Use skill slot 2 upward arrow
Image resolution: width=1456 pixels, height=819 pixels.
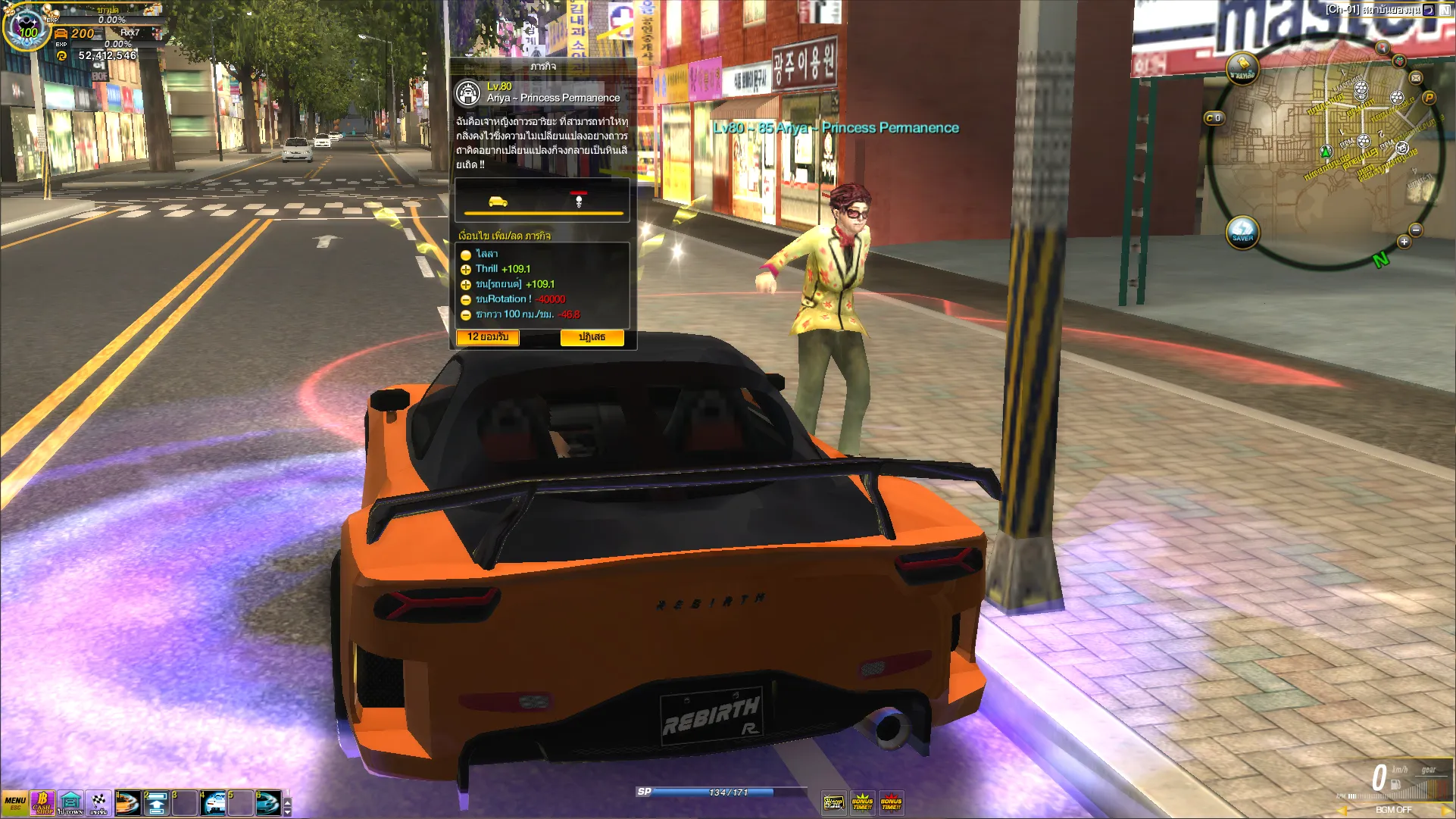[x=156, y=803]
